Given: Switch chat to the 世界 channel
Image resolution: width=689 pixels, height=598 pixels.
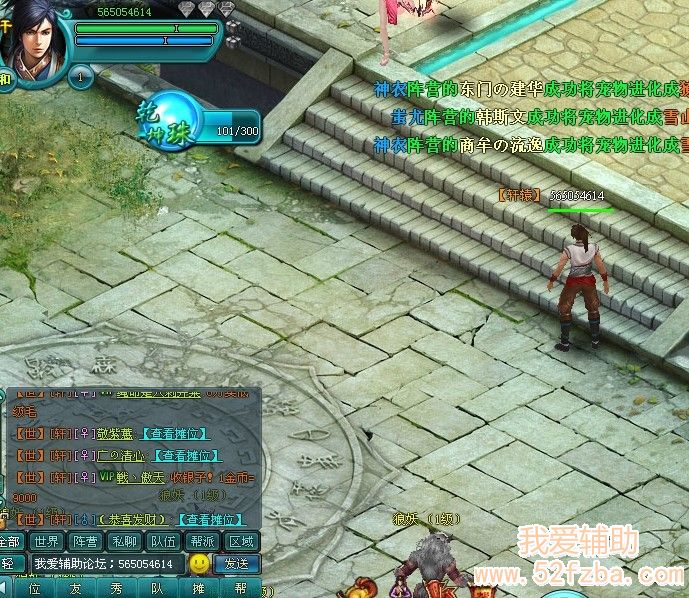Looking at the screenshot, I should 46,542.
